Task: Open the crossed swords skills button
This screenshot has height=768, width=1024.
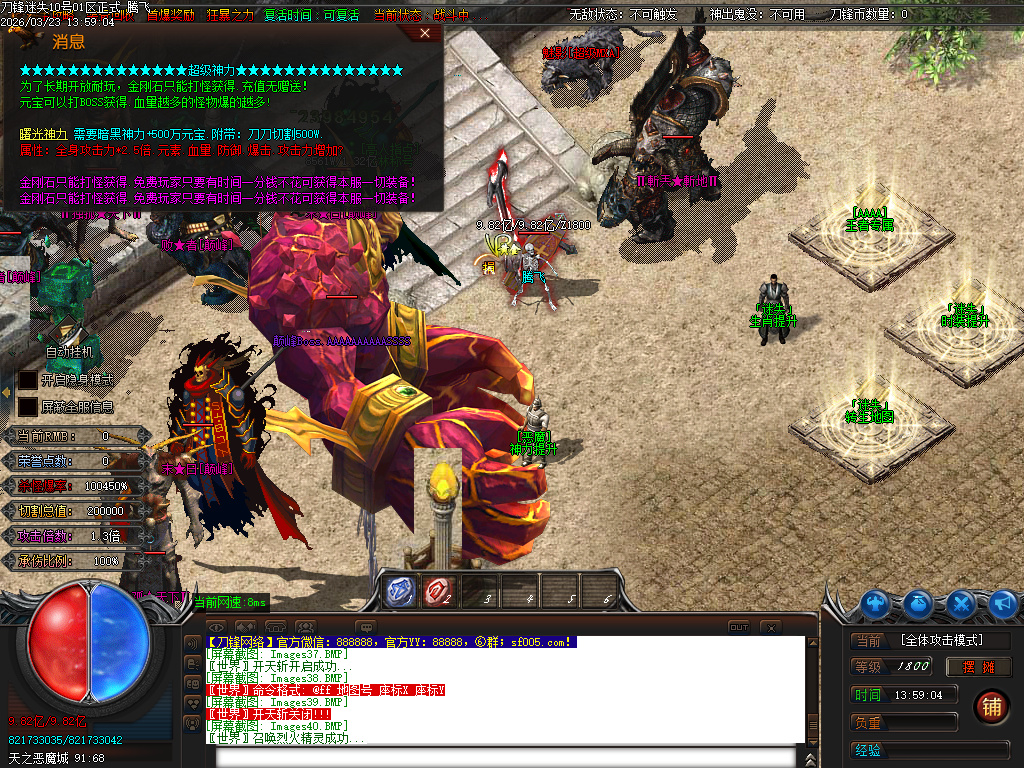Action: click(961, 604)
